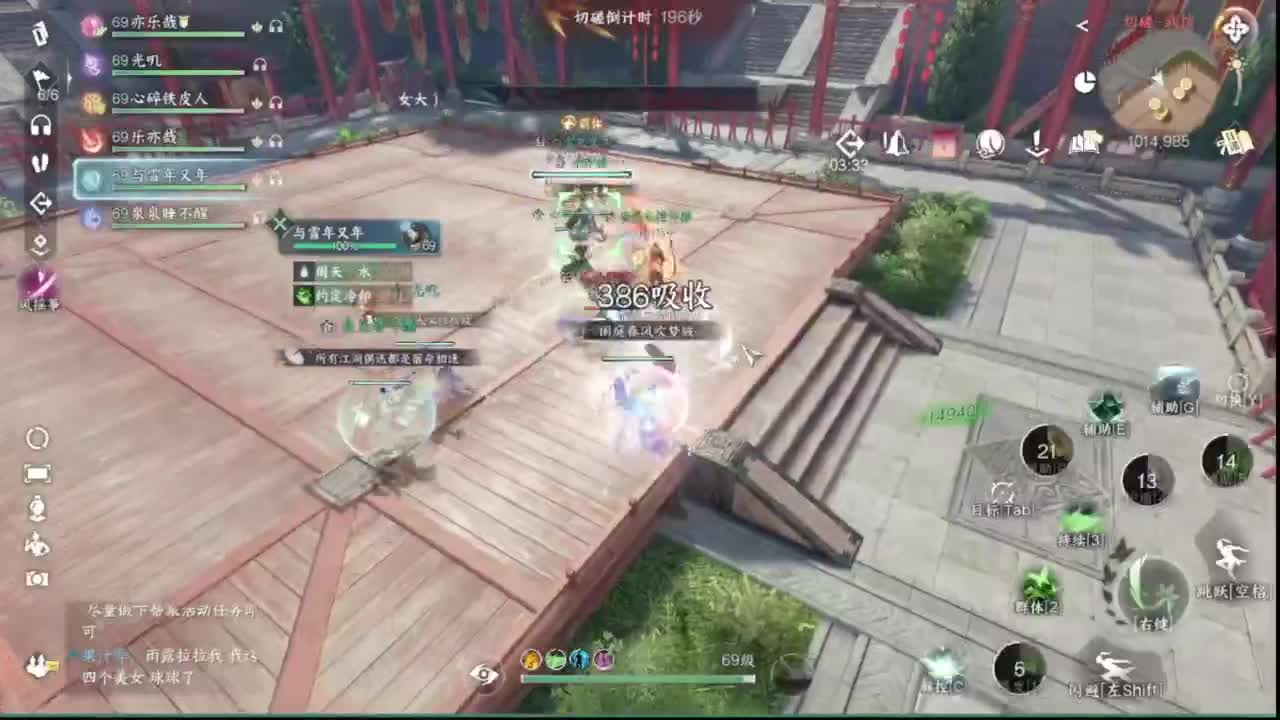Click the 69级 experience bar at bottom

pos(636,676)
